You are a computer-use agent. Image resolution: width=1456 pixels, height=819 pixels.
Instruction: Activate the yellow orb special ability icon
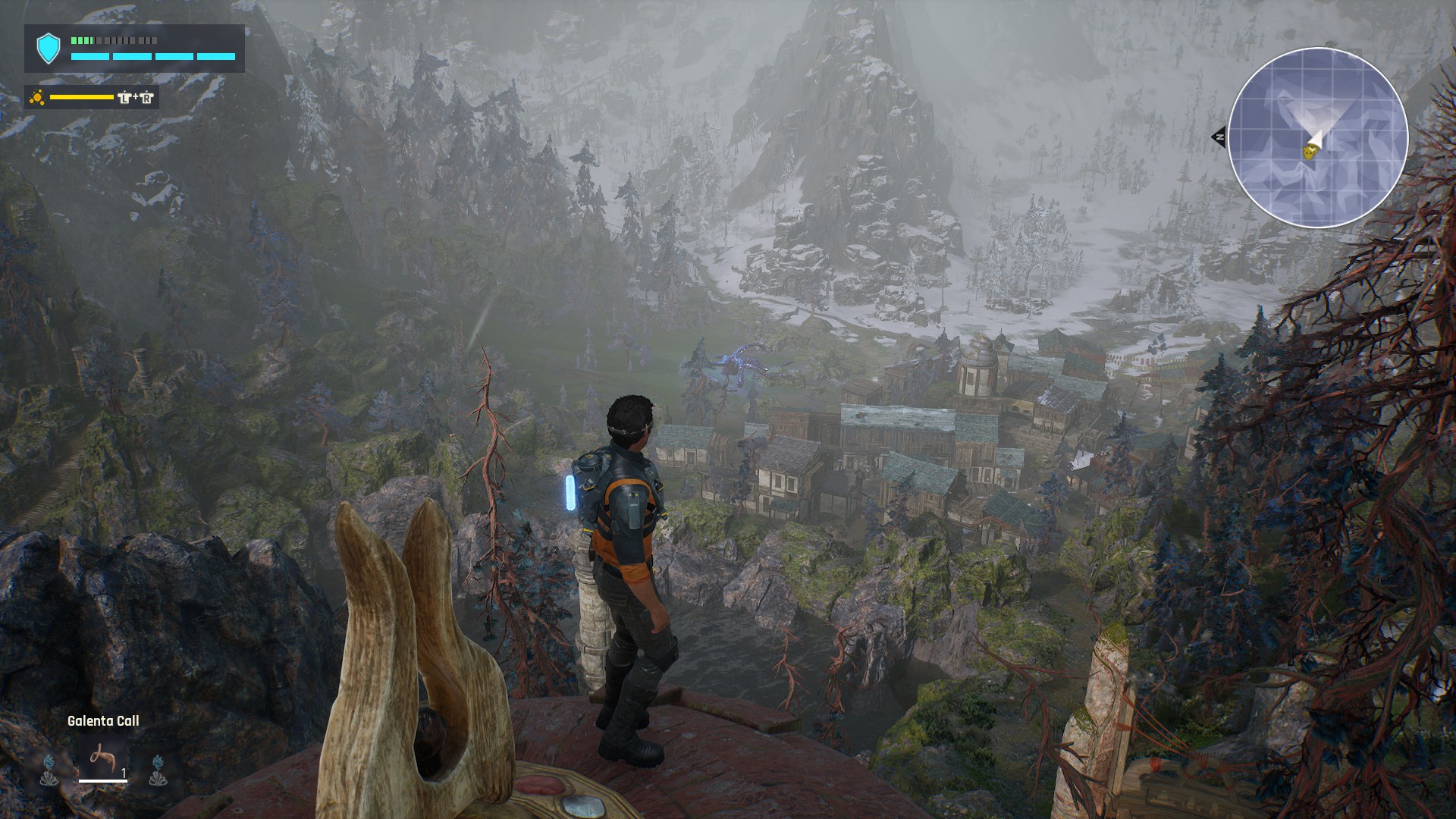(37, 97)
